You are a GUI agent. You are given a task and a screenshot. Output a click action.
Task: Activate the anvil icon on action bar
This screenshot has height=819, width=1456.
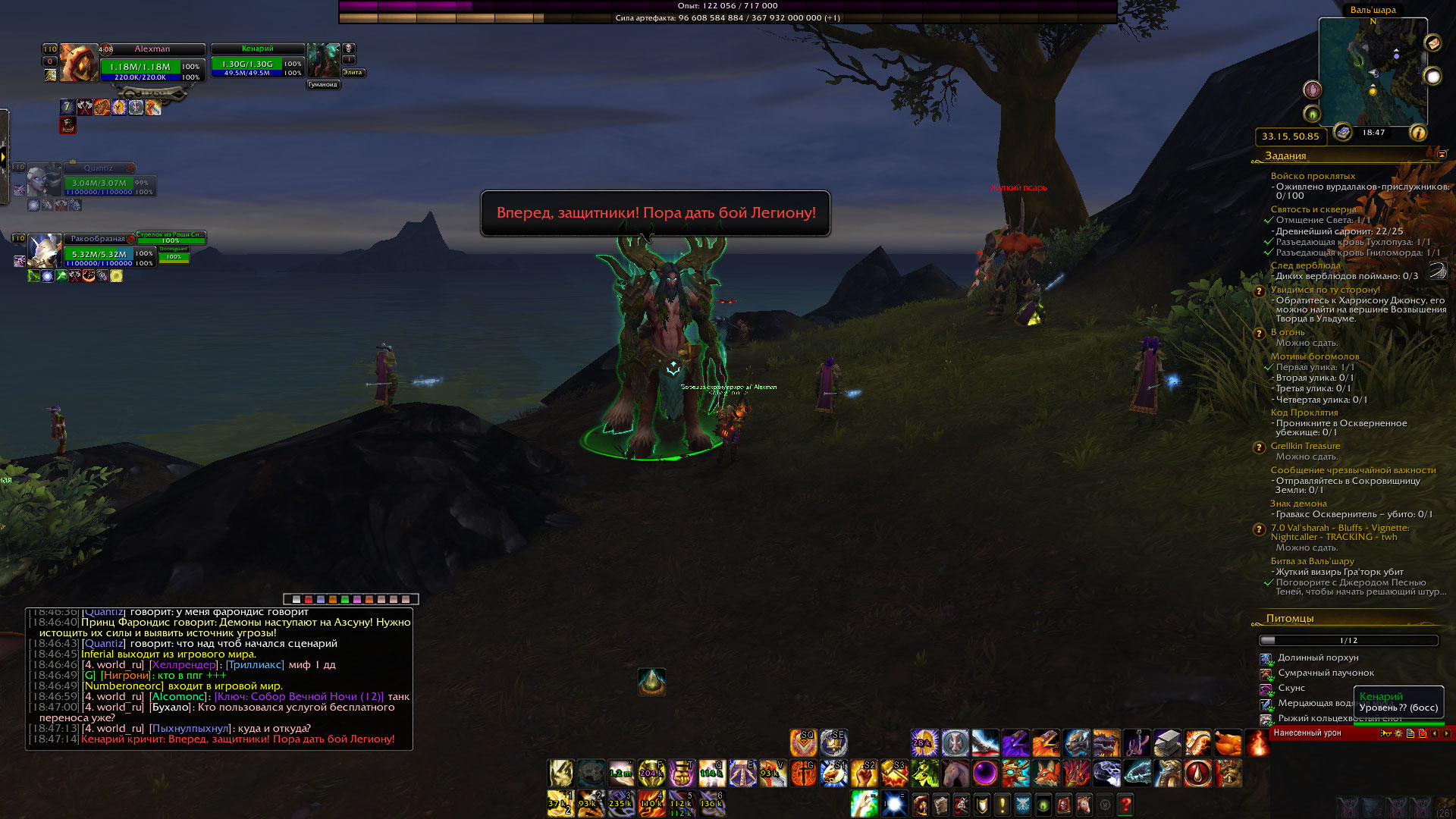click(x=1167, y=742)
